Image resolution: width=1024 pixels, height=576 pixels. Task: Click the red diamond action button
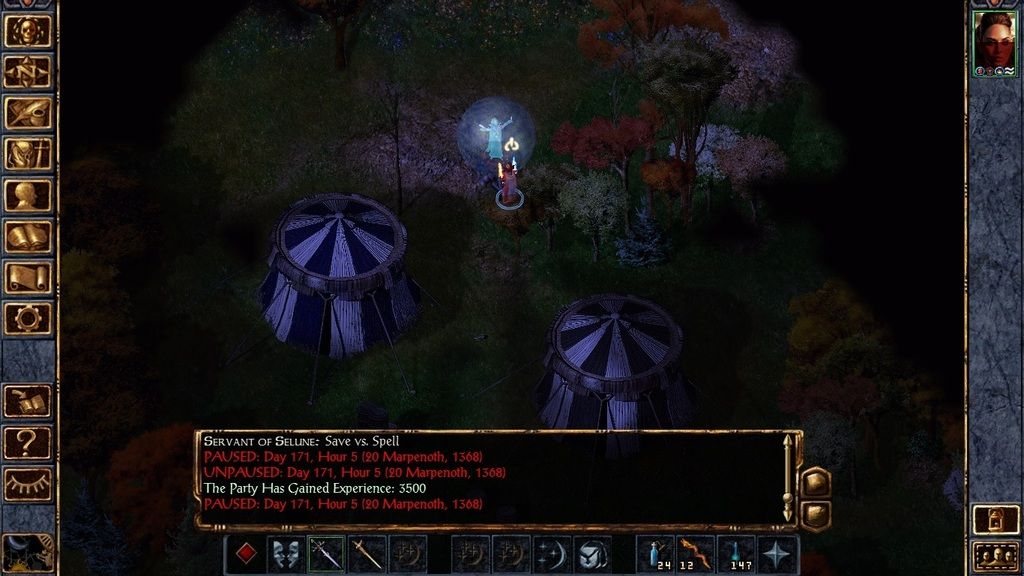tap(245, 554)
